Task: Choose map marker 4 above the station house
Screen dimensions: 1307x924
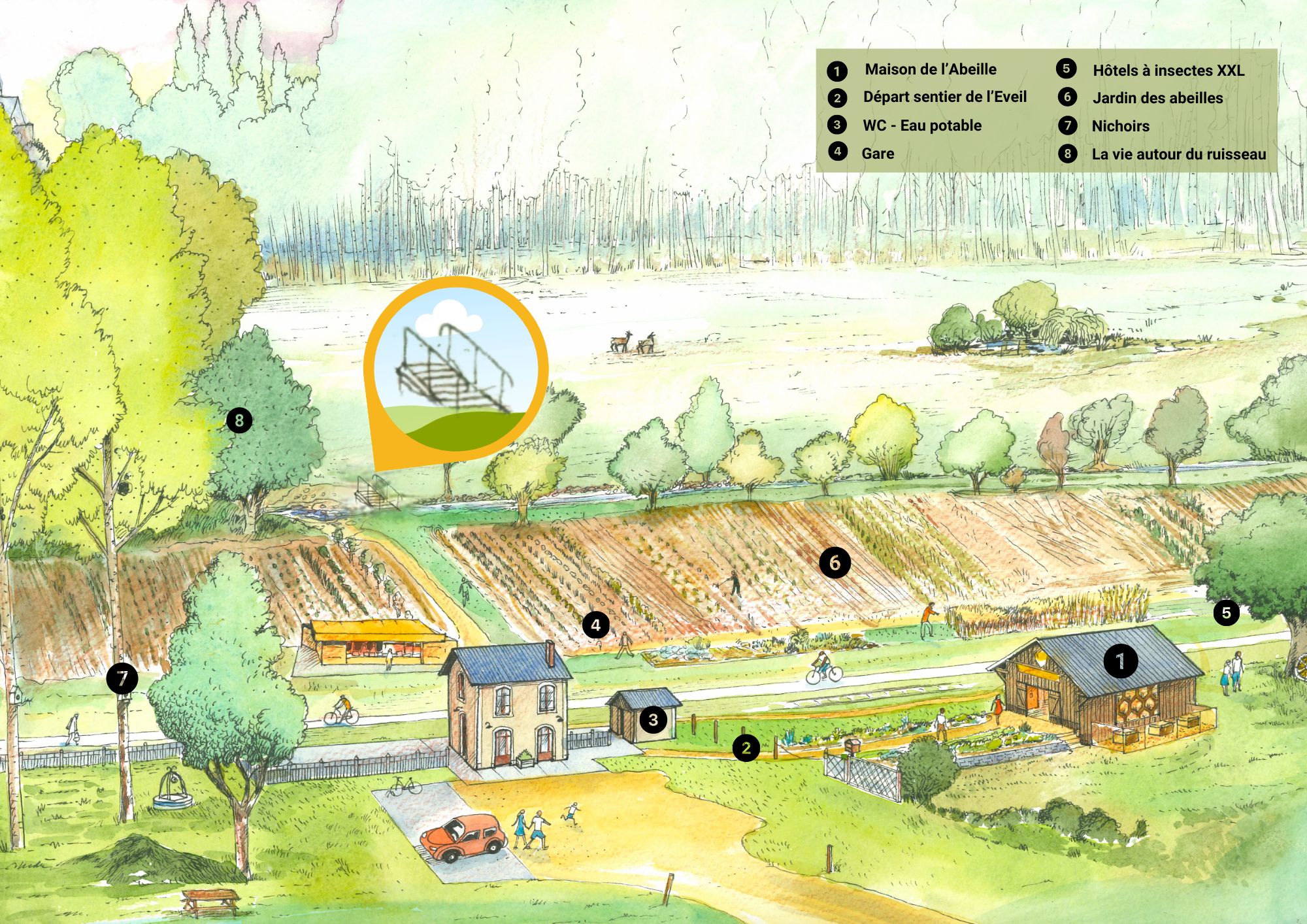Action: (595, 625)
